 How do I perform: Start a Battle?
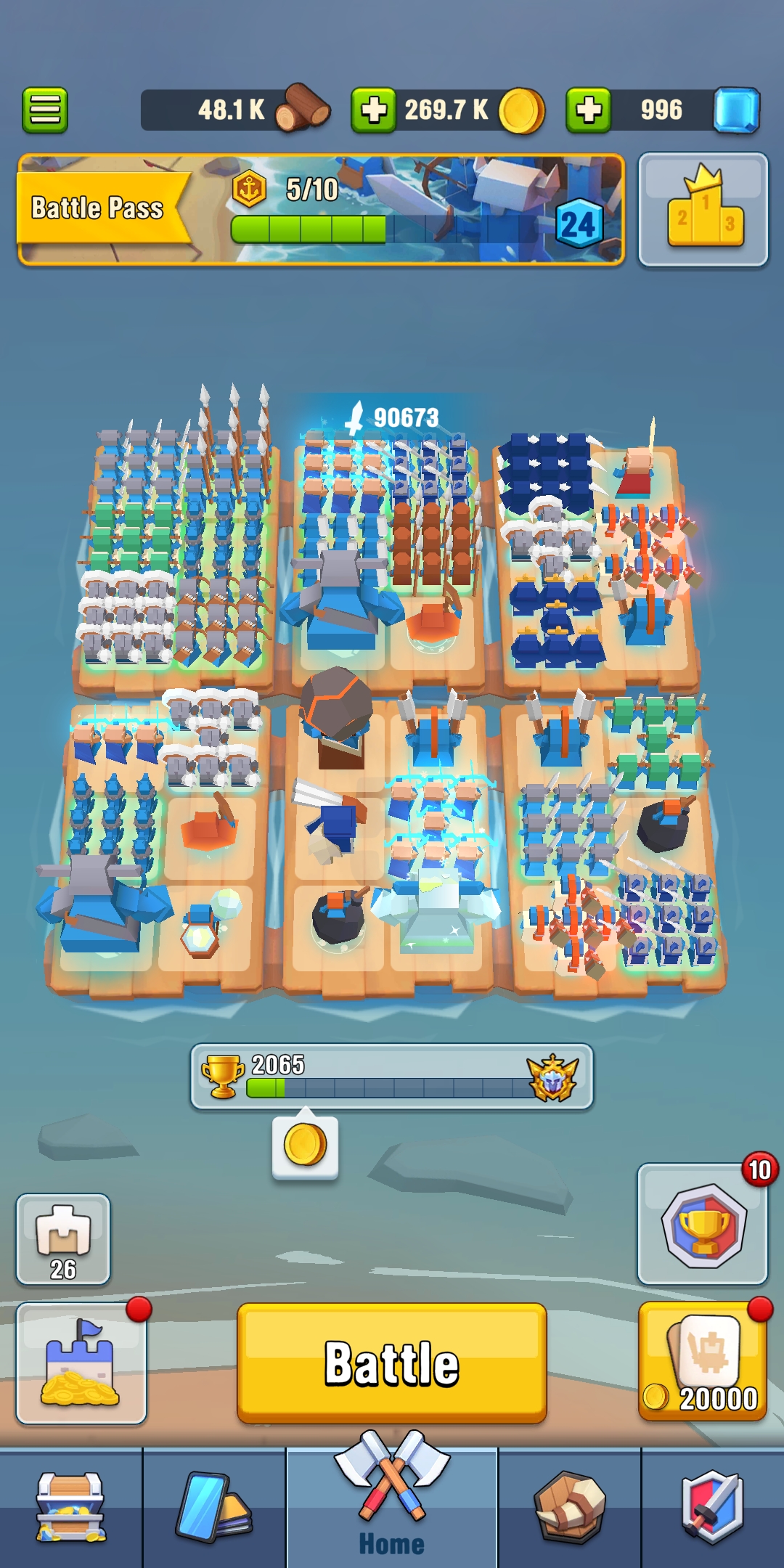[391, 1363]
